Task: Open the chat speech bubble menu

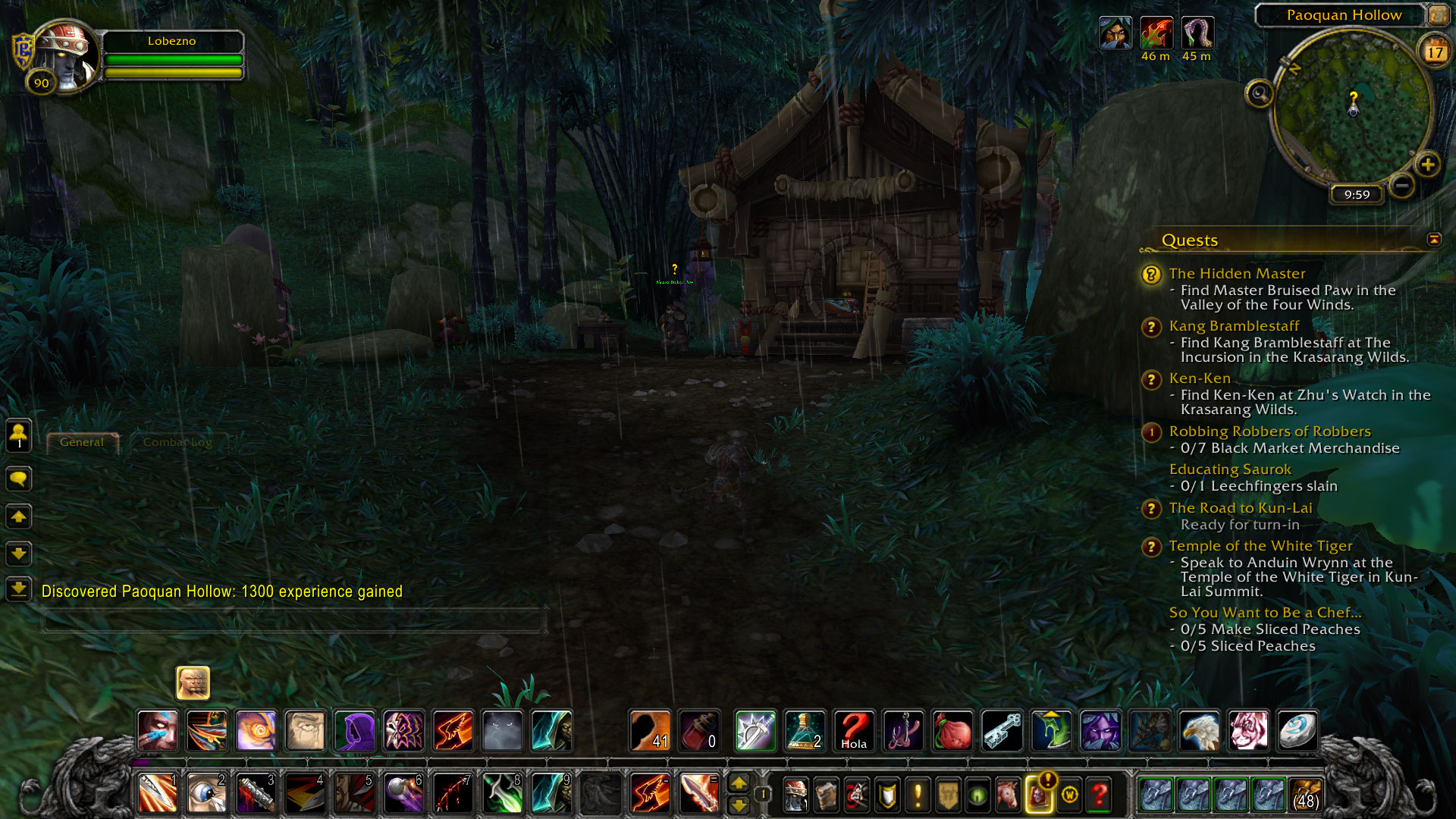Action: point(19,479)
